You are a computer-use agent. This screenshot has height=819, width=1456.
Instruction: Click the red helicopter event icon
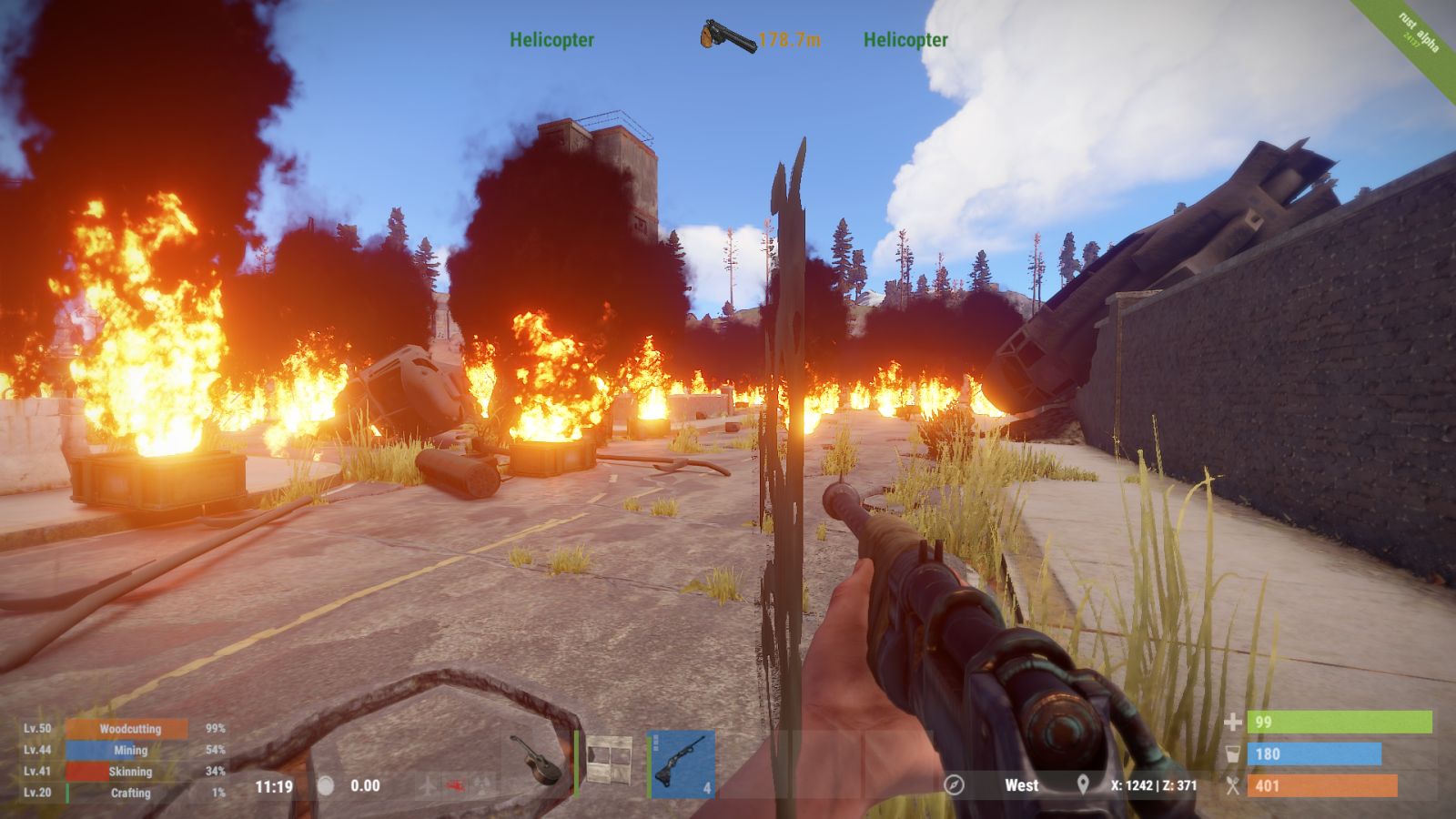tap(456, 784)
